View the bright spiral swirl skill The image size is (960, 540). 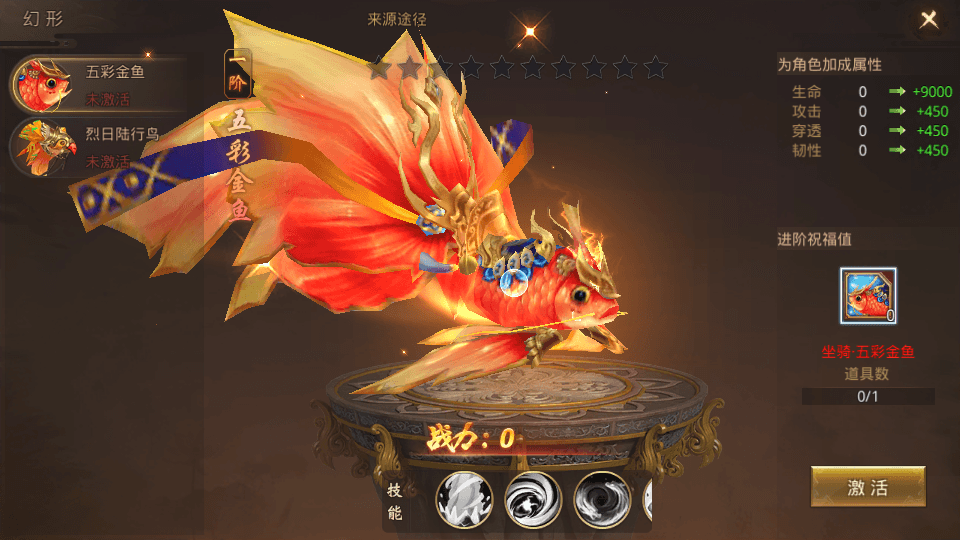point(533,499)
